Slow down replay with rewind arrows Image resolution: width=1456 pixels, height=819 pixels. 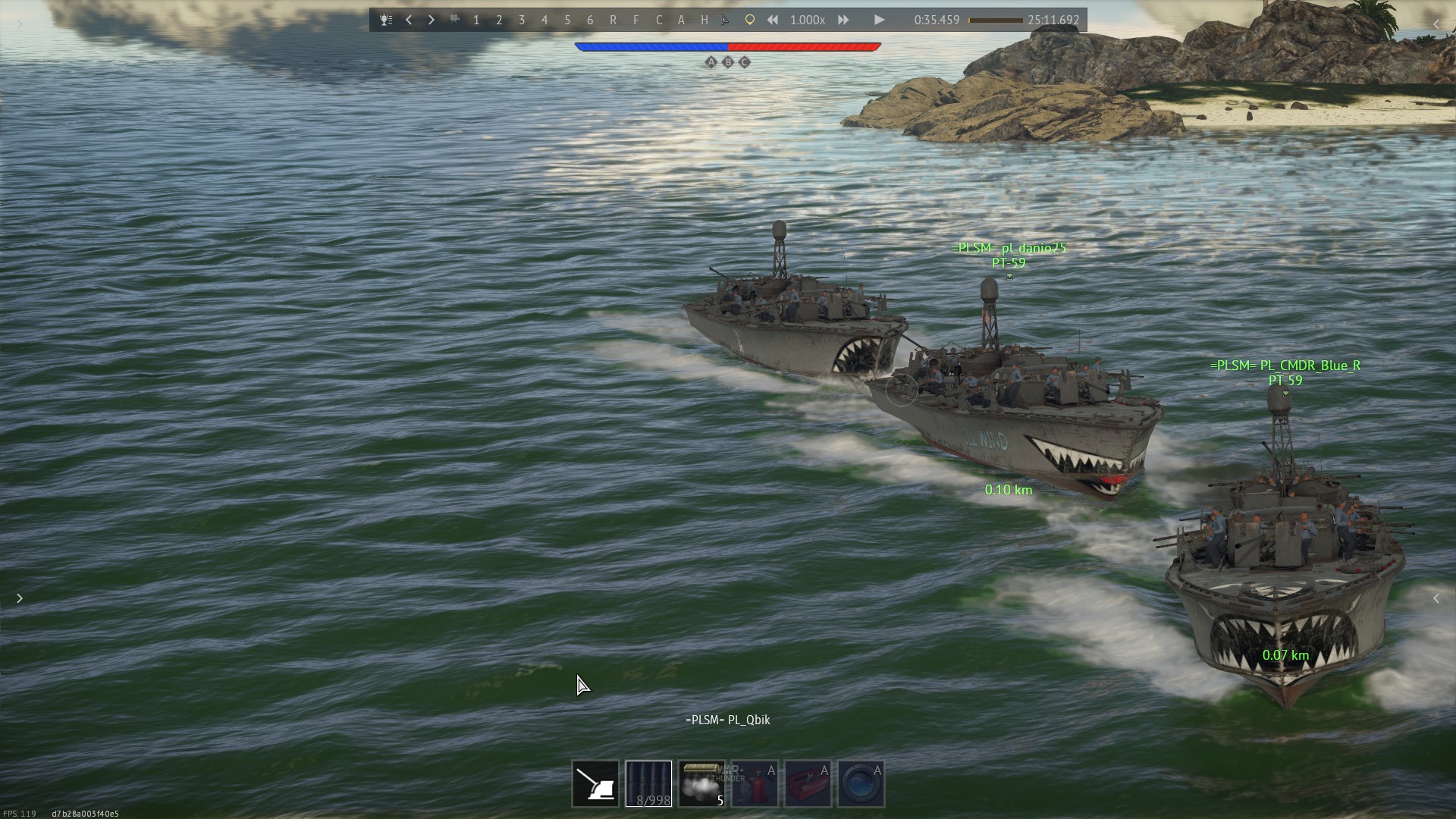coord(772,20)
